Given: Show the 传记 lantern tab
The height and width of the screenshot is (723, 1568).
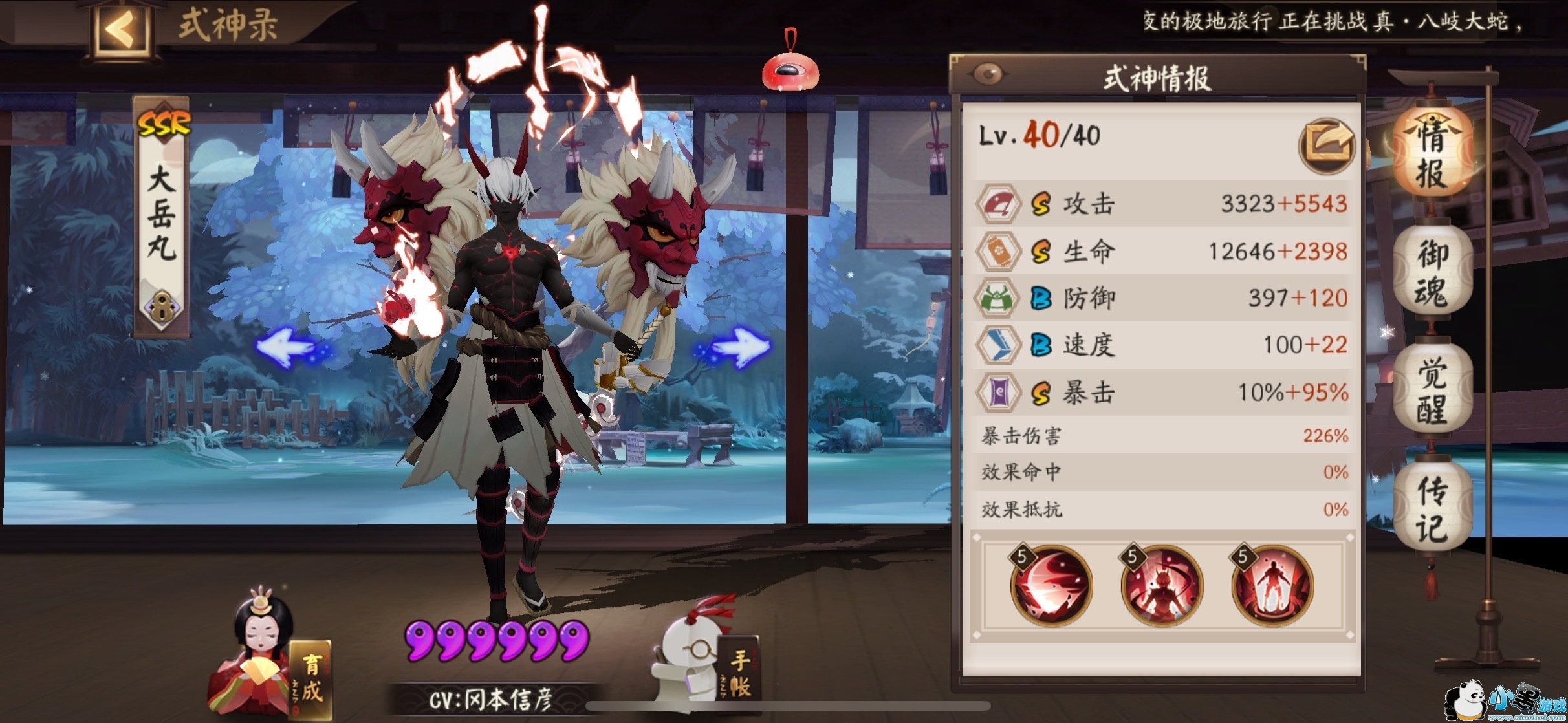Looking at the screenshot, I should 1432,508.
